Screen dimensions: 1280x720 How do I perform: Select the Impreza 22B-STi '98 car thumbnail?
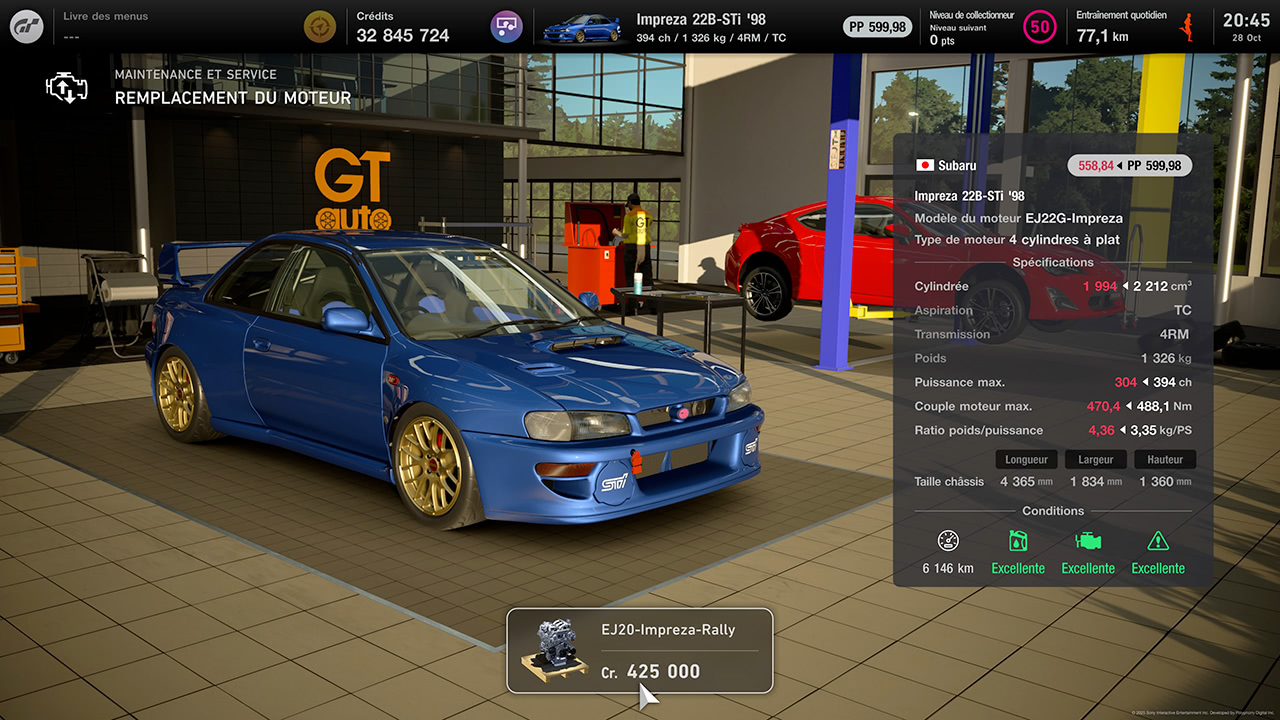click(581, 27)
